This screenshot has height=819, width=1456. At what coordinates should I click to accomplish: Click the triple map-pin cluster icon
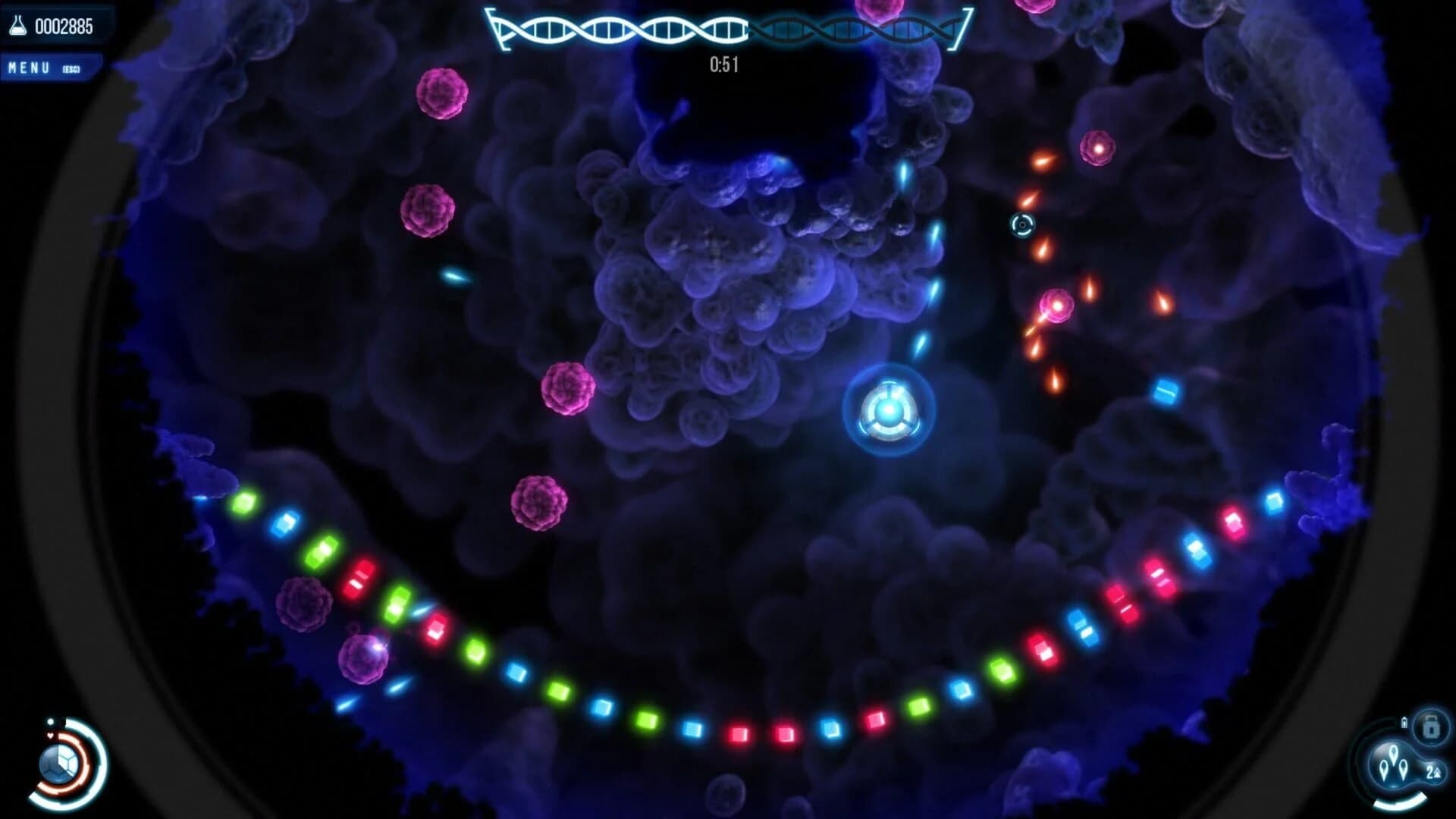pos(1394,764)
